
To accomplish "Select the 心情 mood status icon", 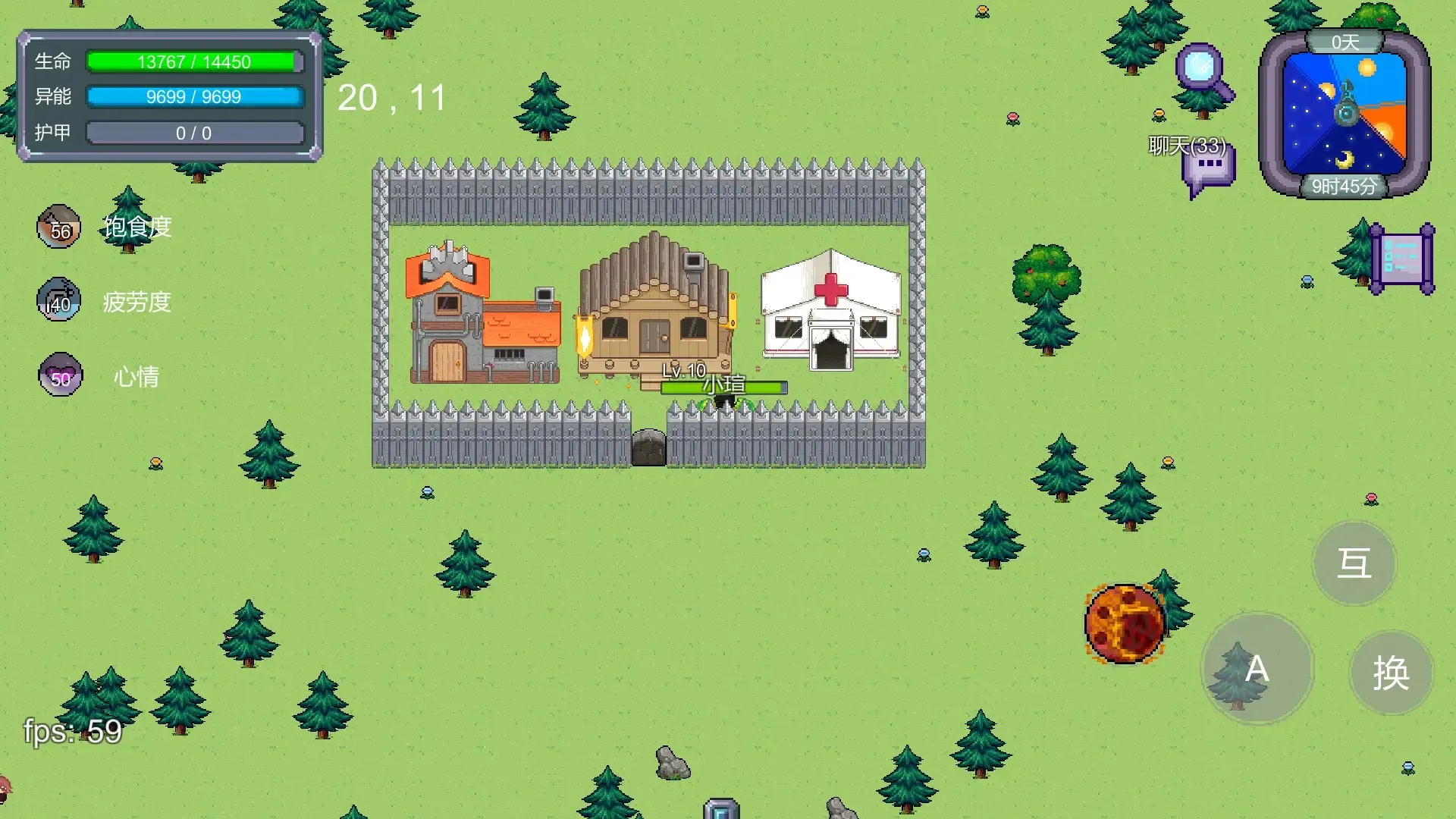I will (60, 375).
